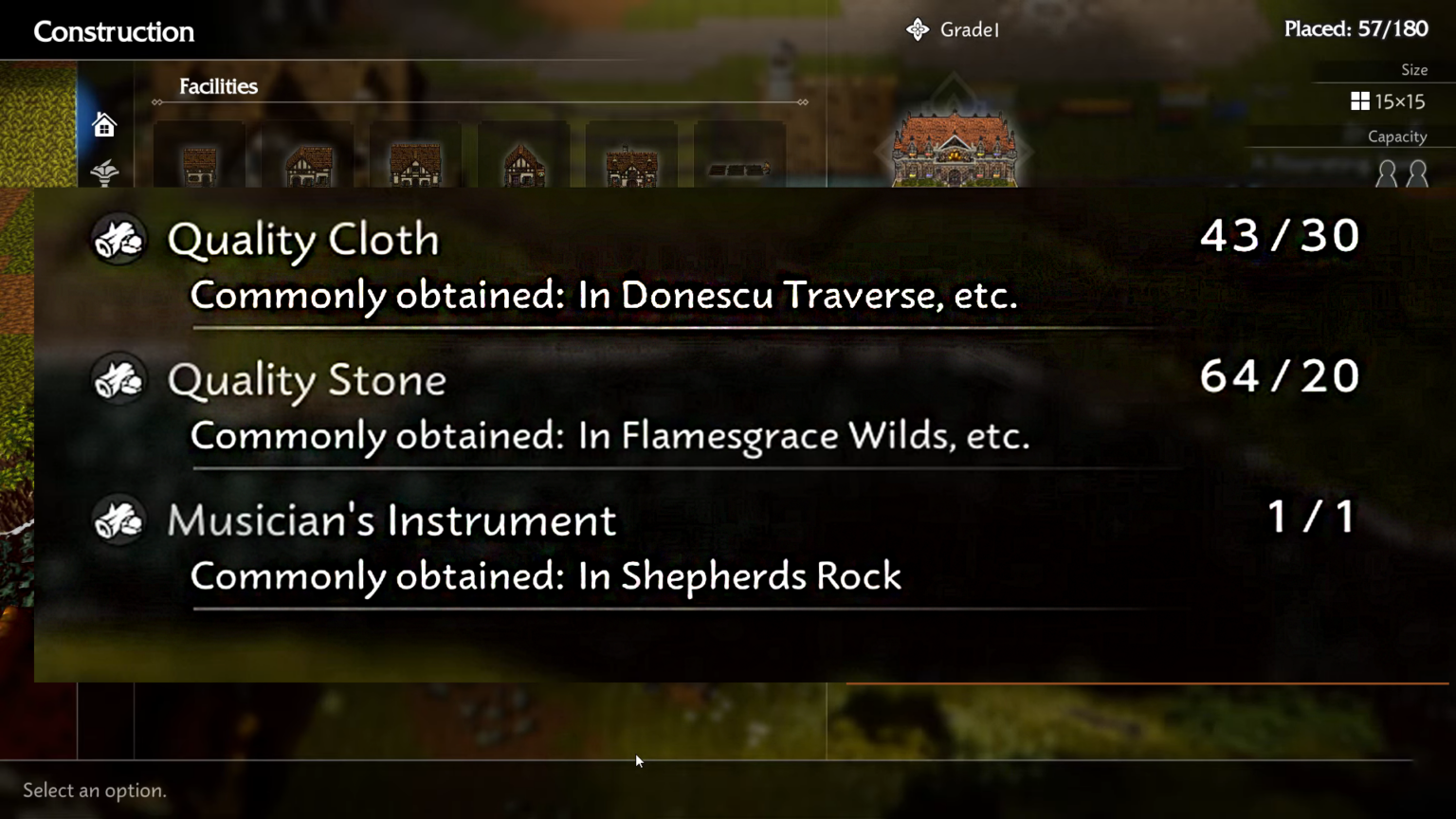1456x819 pixels.
Task: Select the house category icon in sidebar
Action: (104, 124)
